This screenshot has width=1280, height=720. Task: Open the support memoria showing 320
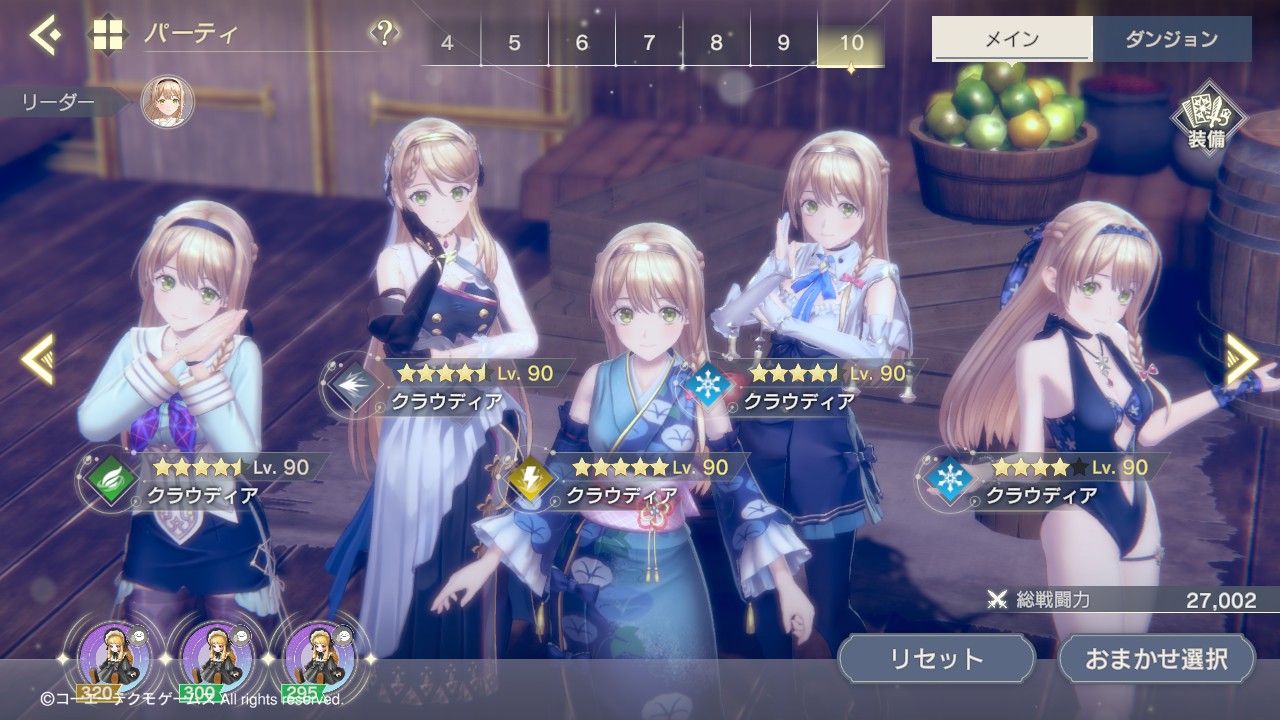tap(114, 659)
